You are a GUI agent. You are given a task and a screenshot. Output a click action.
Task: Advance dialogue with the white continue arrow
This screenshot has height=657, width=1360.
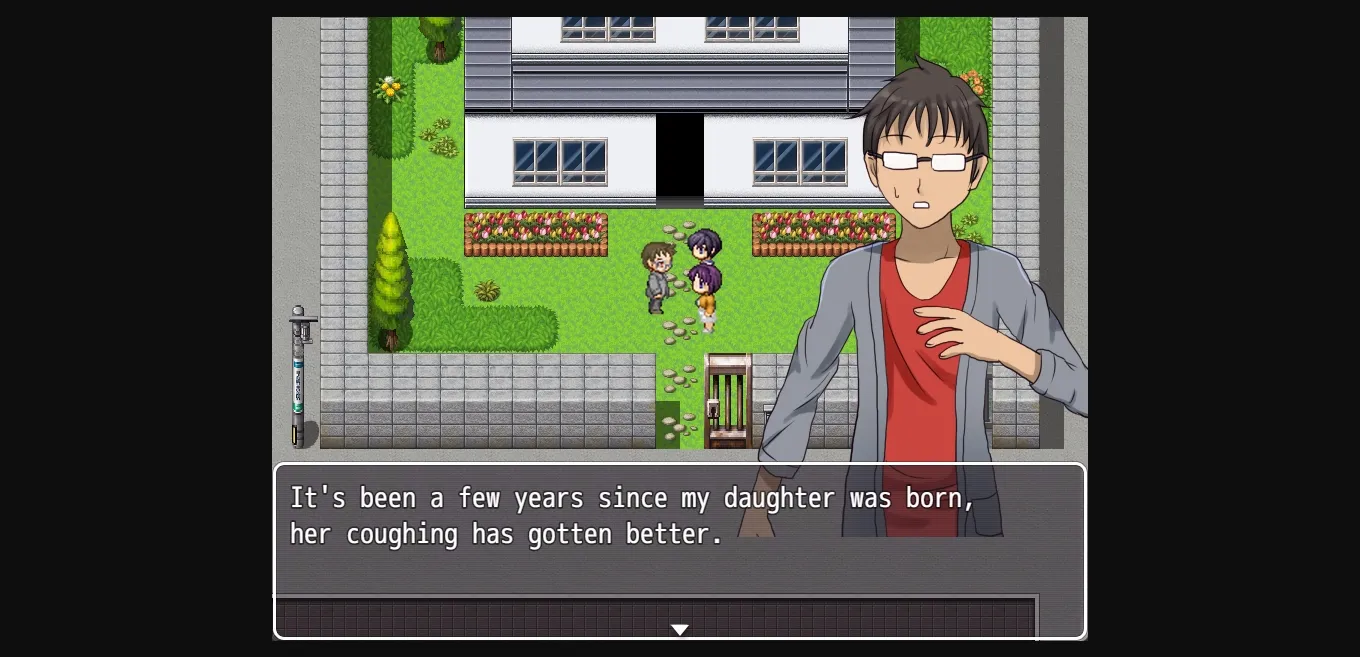click(680, 629)
